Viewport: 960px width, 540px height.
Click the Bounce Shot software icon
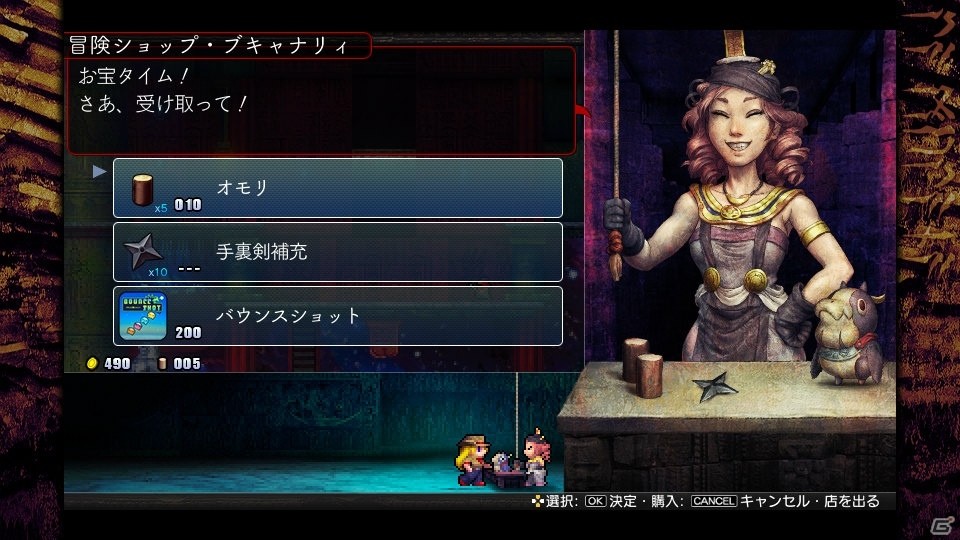(143, 314)
